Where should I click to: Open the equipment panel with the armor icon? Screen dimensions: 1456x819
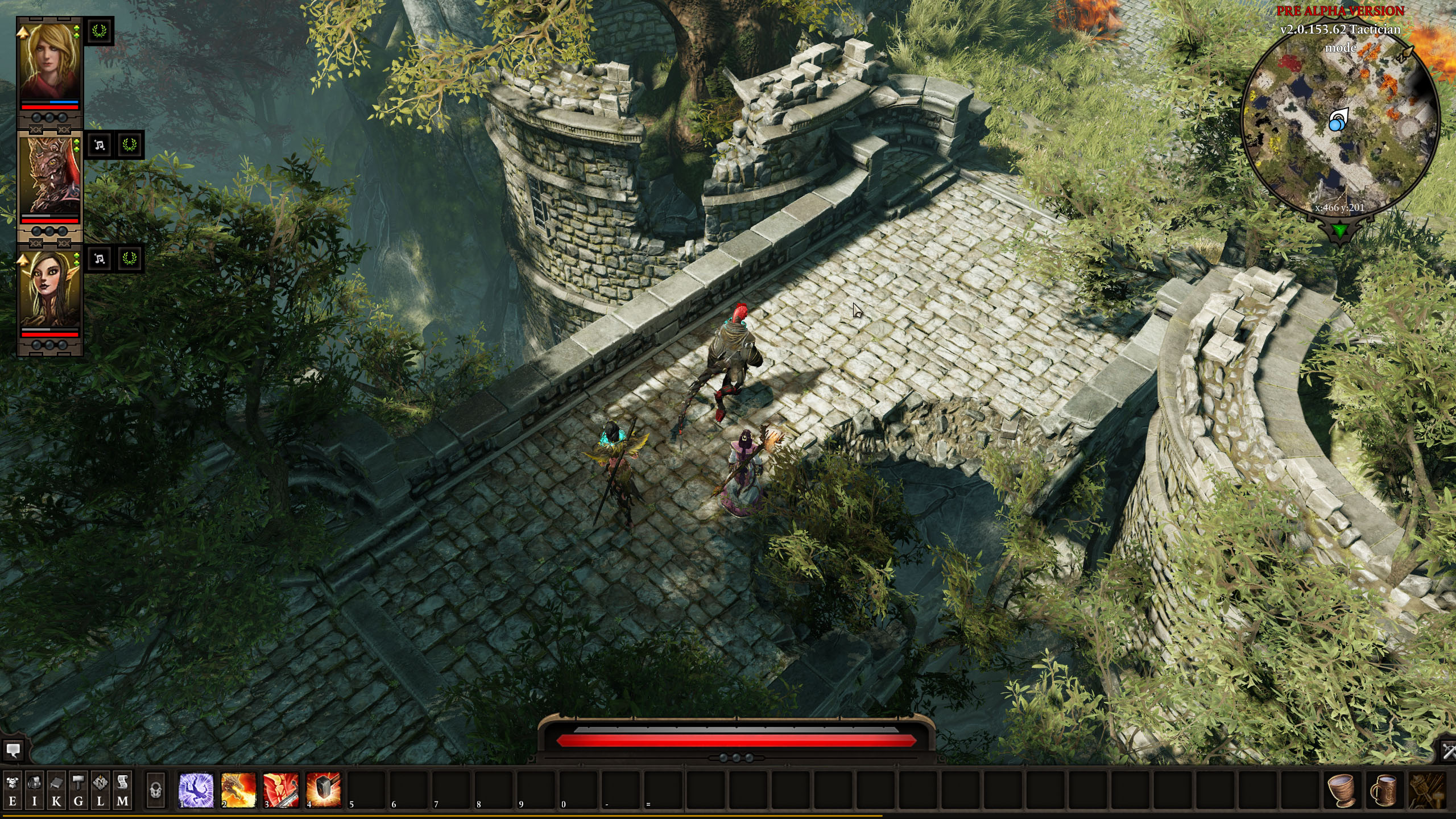coord(13,790)
